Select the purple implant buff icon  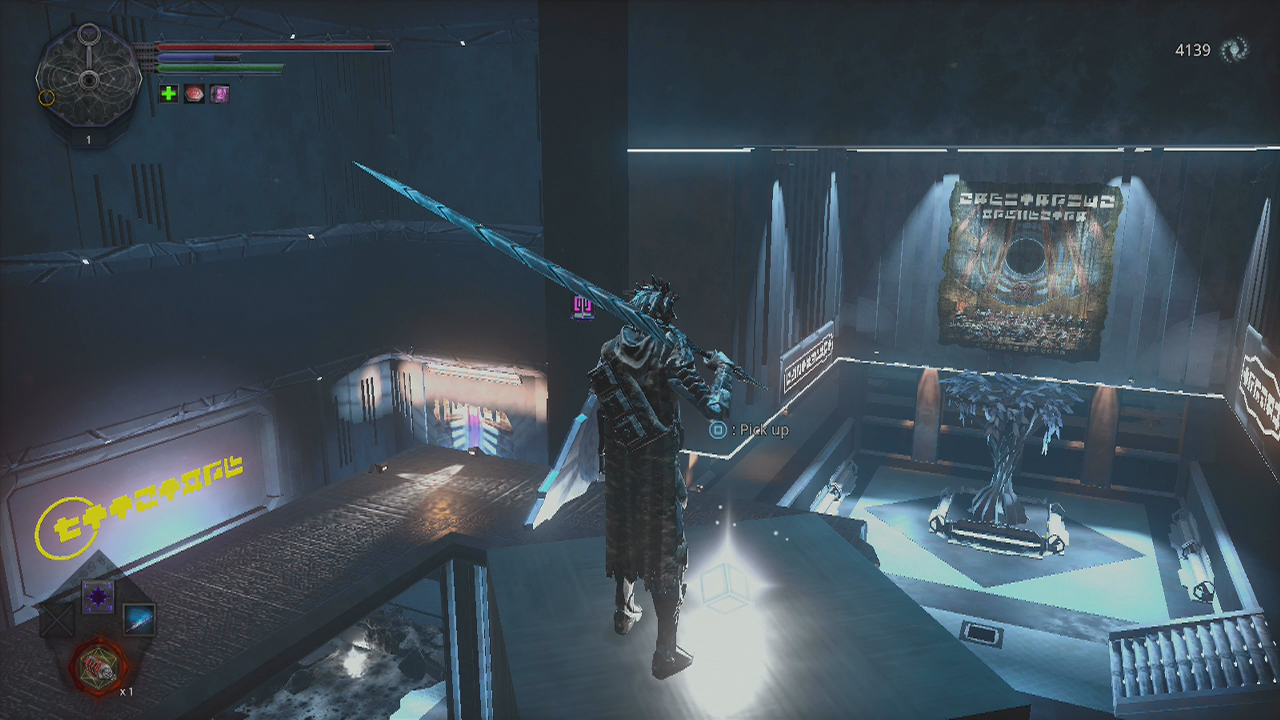[219, 93]
